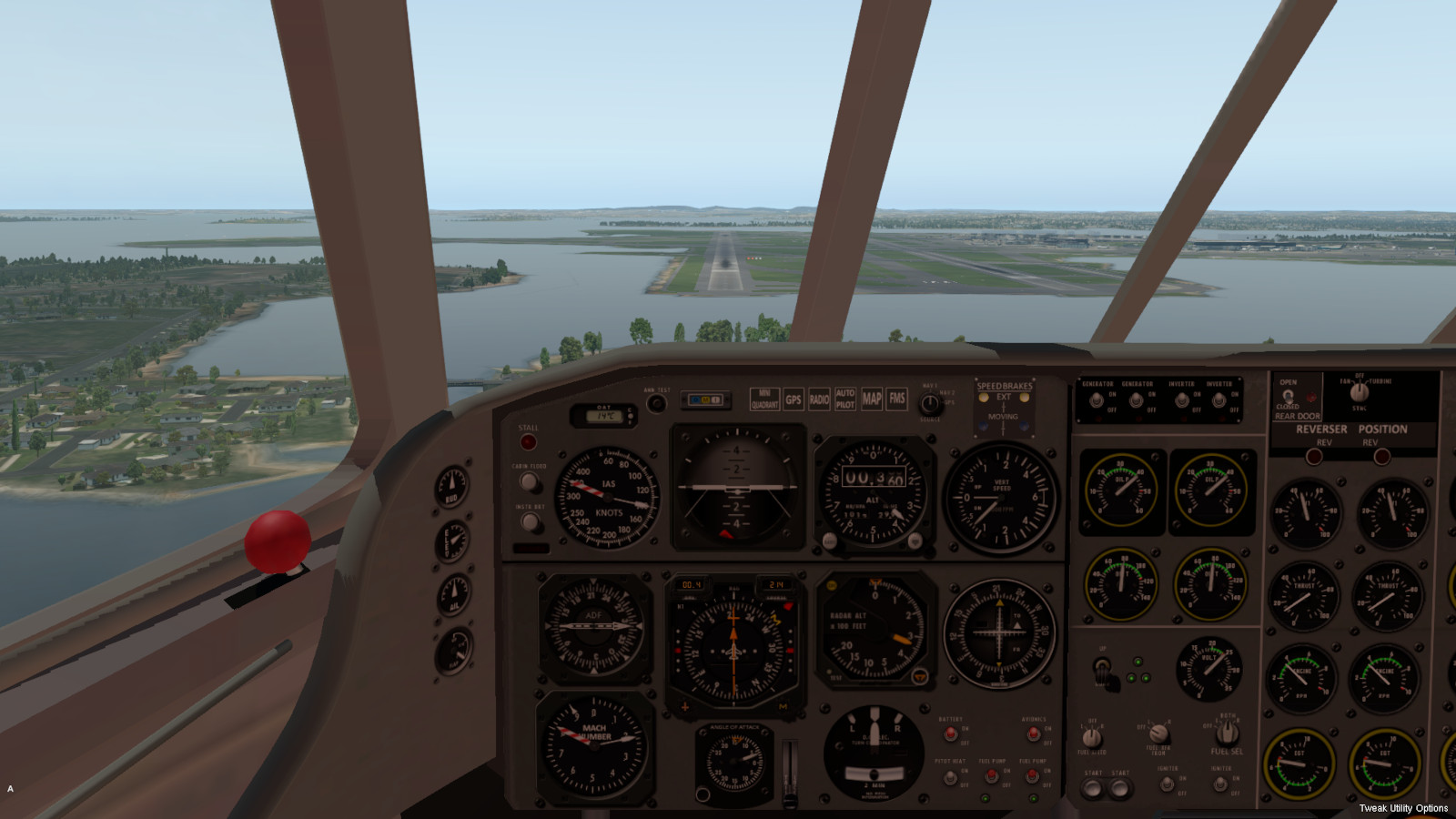
Task: Open the RADIO panel
Action: (x=819, y=399)
